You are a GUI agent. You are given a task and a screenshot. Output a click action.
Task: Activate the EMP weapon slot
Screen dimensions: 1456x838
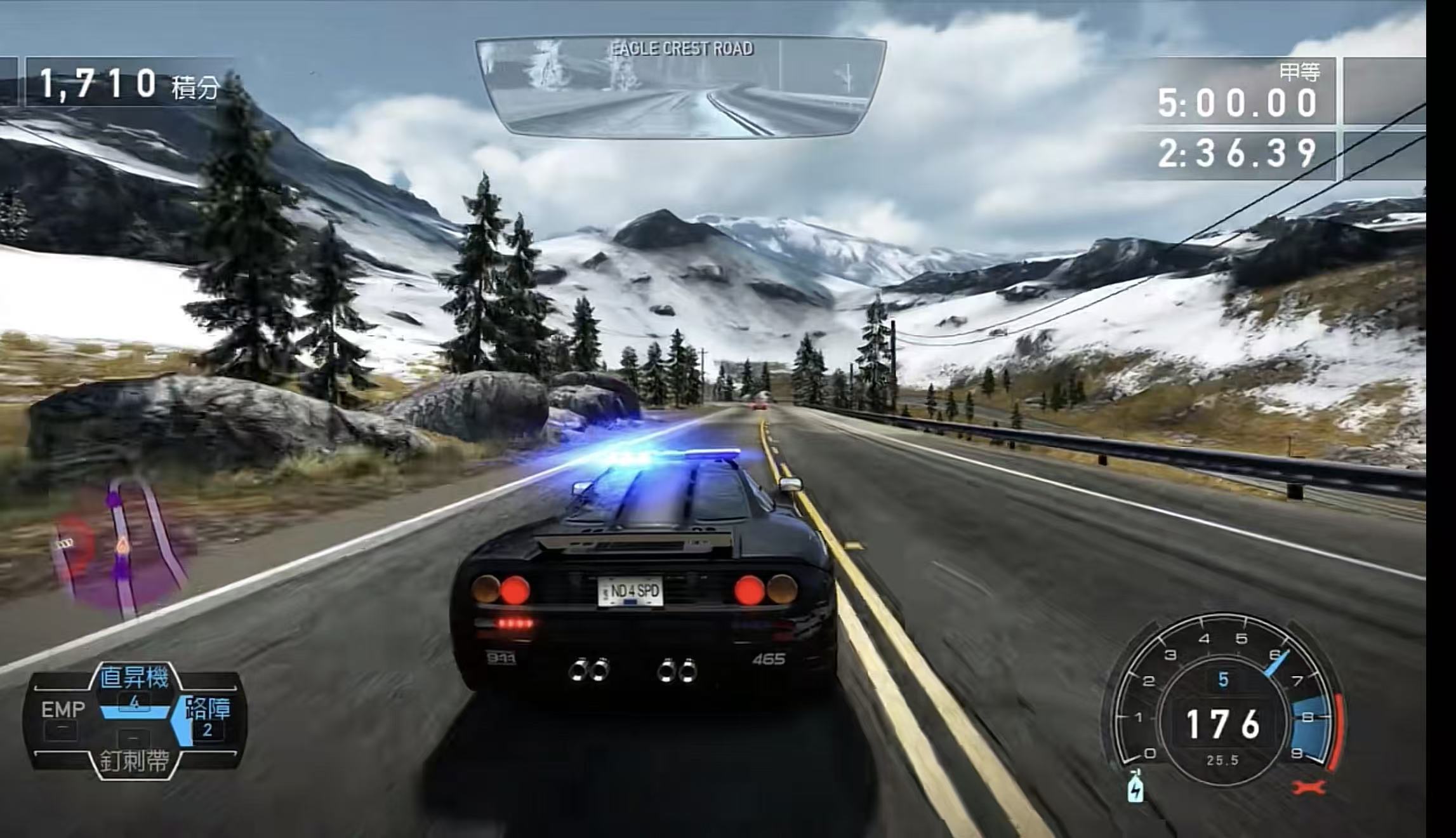click(63, 719)
